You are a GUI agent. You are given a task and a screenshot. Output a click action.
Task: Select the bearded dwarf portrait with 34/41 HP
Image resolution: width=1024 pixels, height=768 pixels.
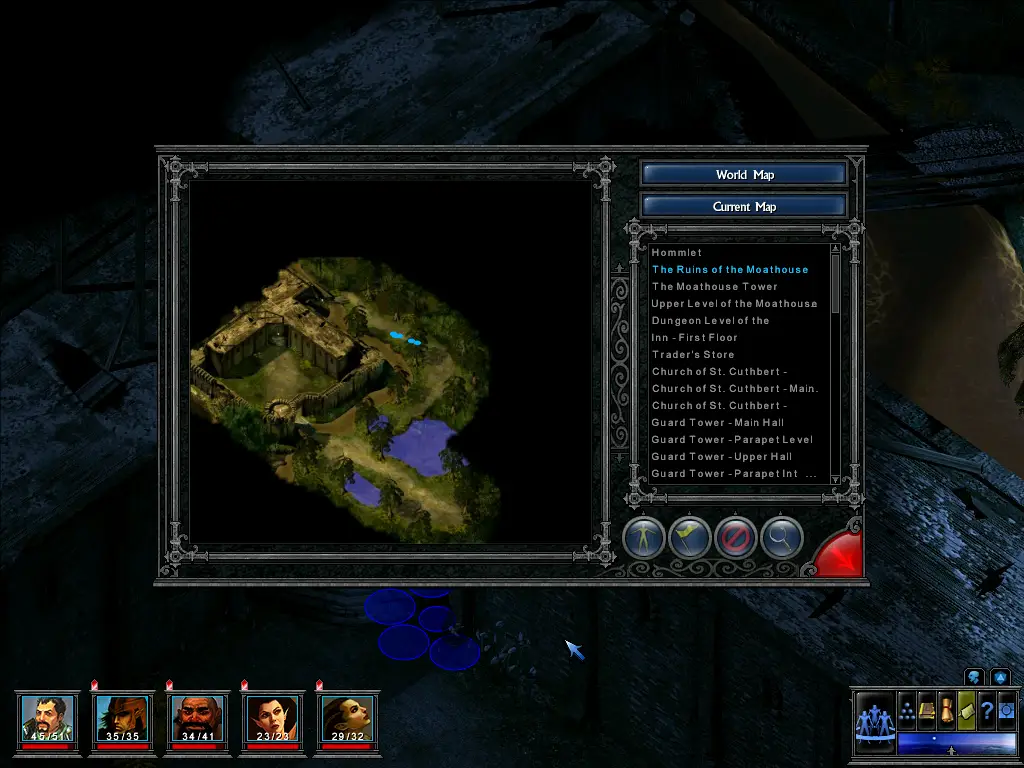[x=196, y=718]
